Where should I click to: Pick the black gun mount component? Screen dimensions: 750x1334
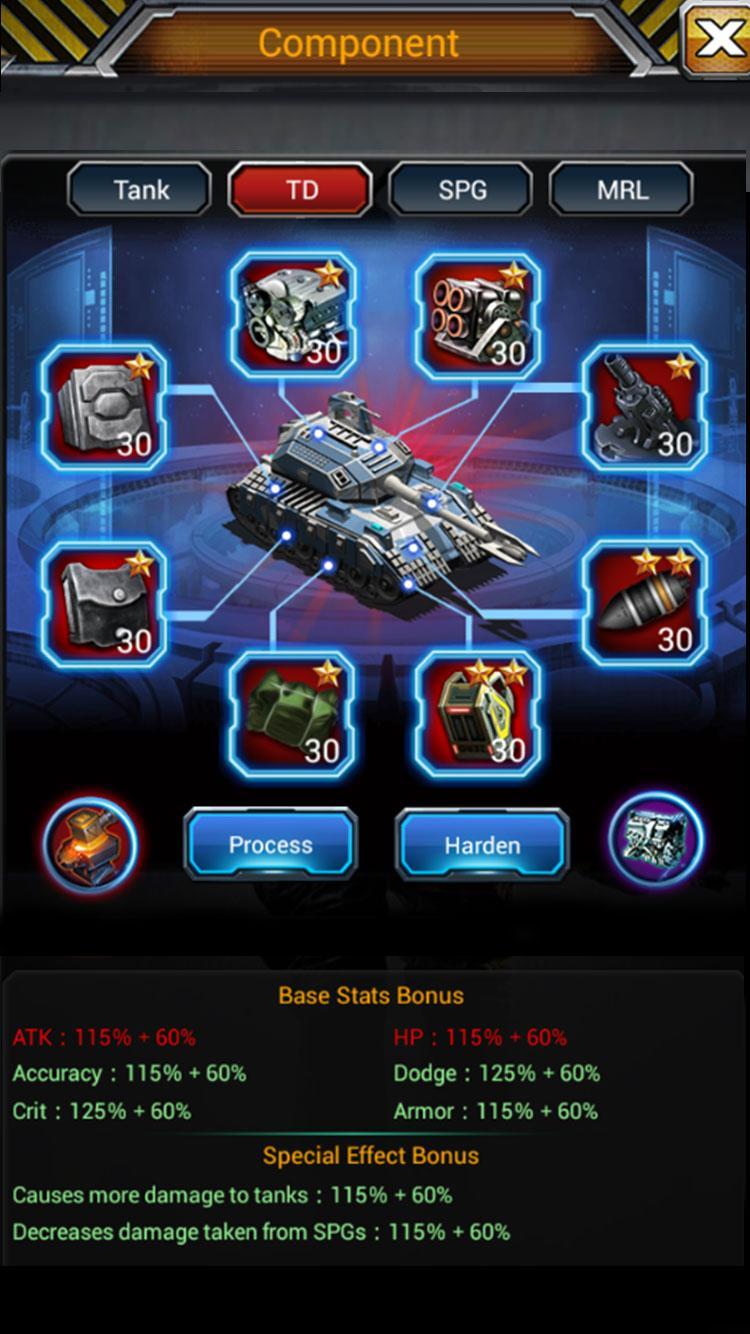pyautogui.click(x=644, y=408)
